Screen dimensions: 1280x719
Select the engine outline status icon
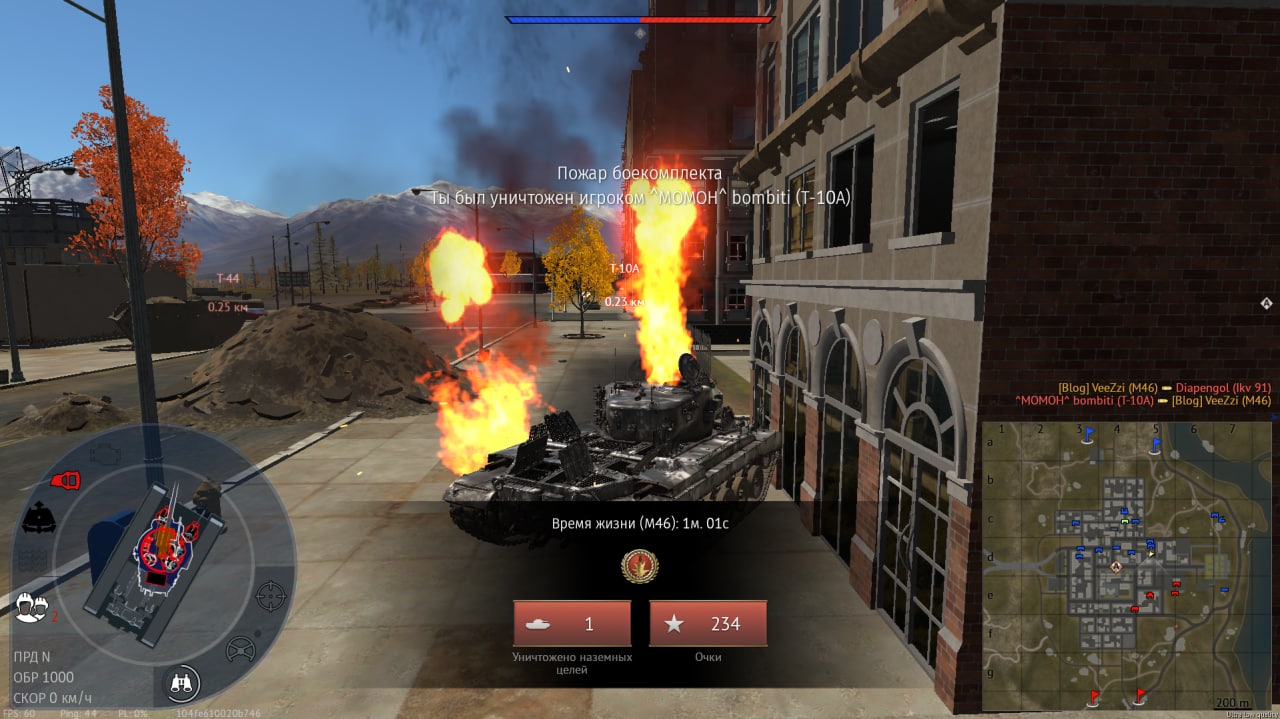103,452
